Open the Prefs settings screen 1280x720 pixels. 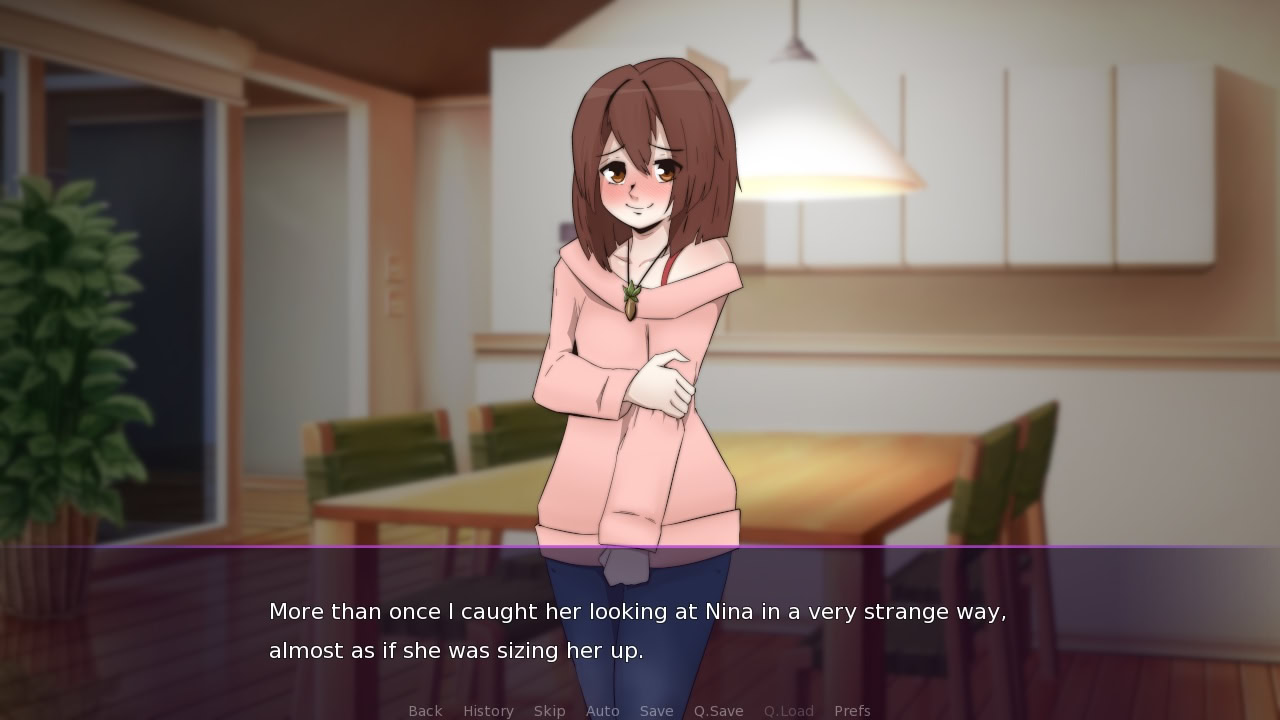tap(852, 710)
